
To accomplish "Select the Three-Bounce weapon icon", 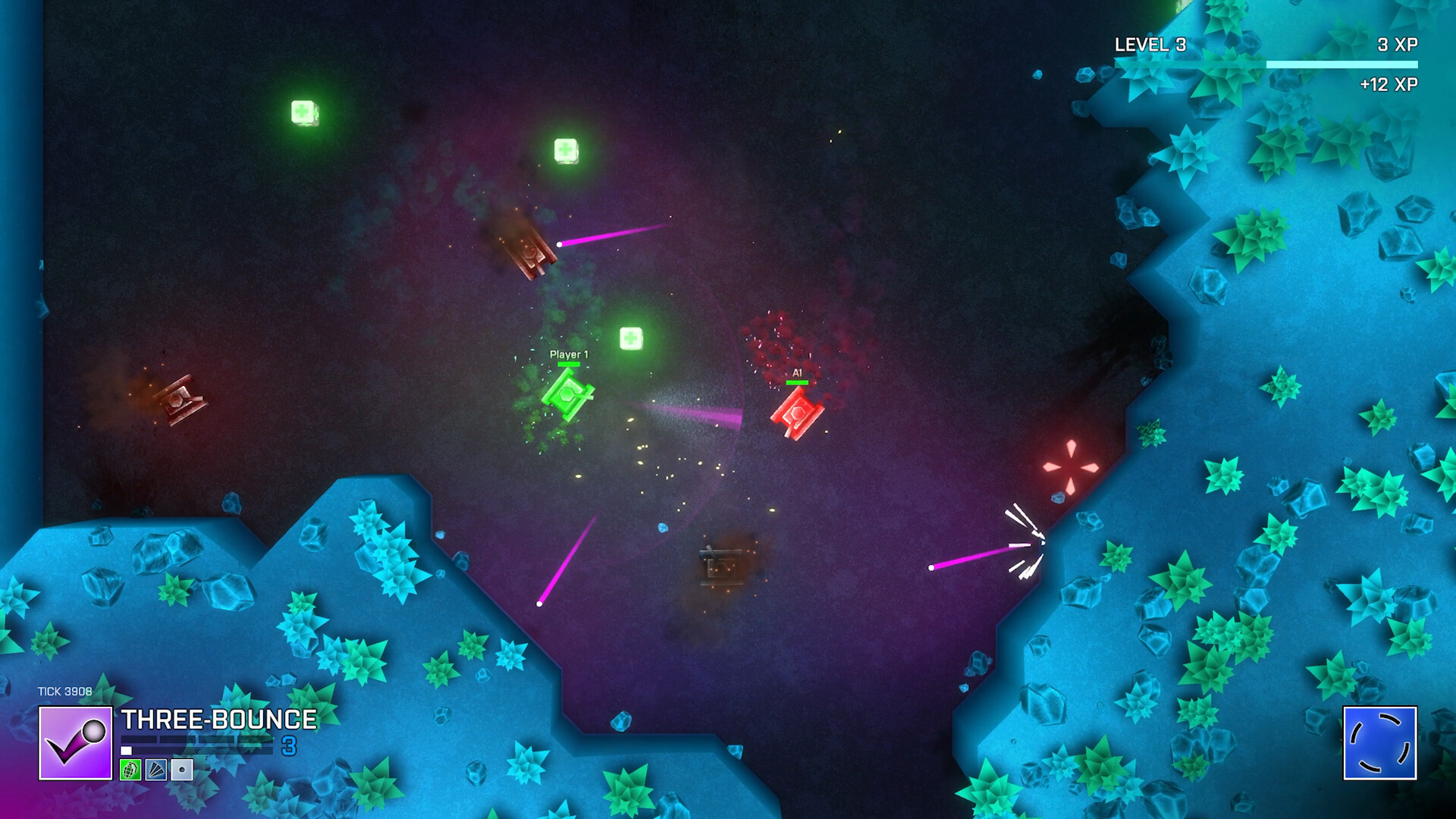I will pos(75,743).
